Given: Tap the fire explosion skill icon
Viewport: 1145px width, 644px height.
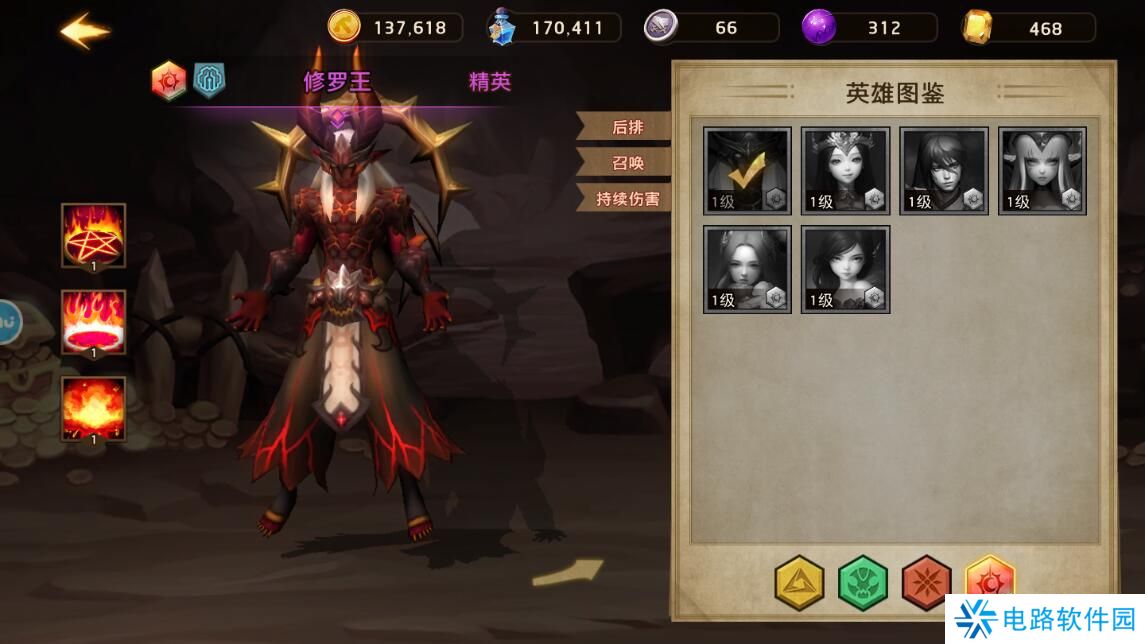Looking at the screenshot, I should click(x=93, y=408).
